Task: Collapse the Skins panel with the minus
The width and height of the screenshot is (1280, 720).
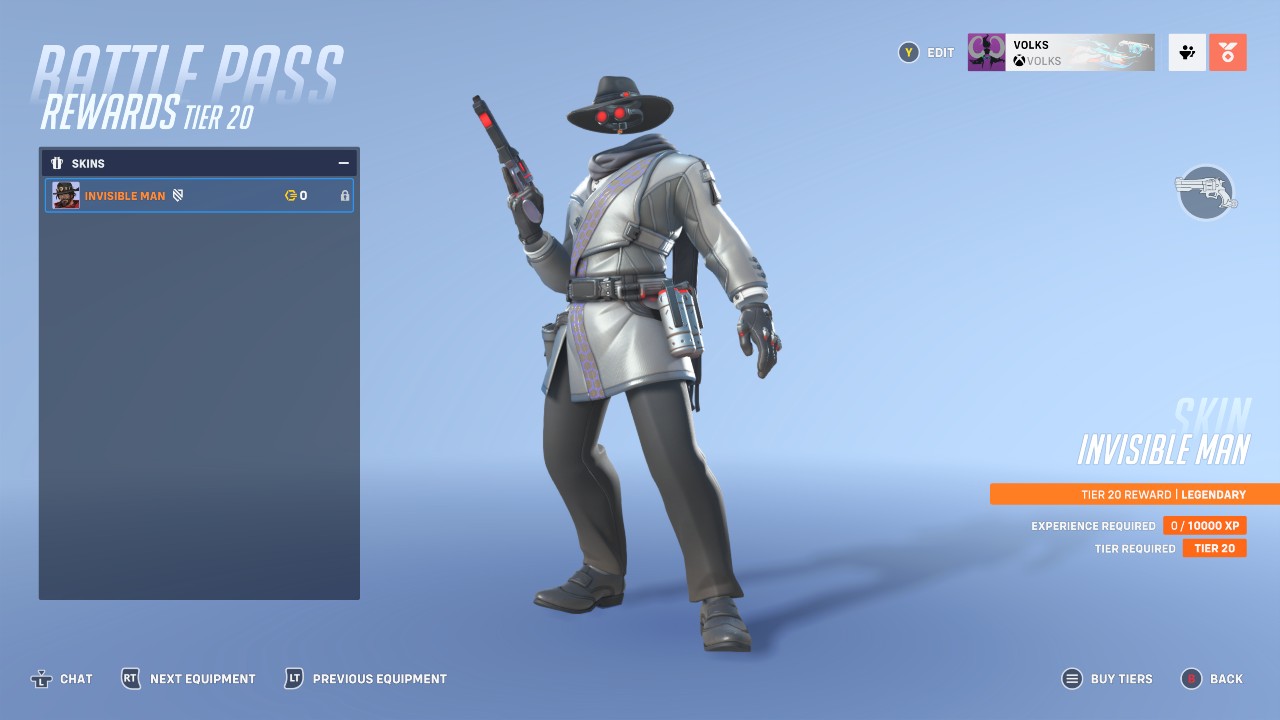Action: [343, 162]
